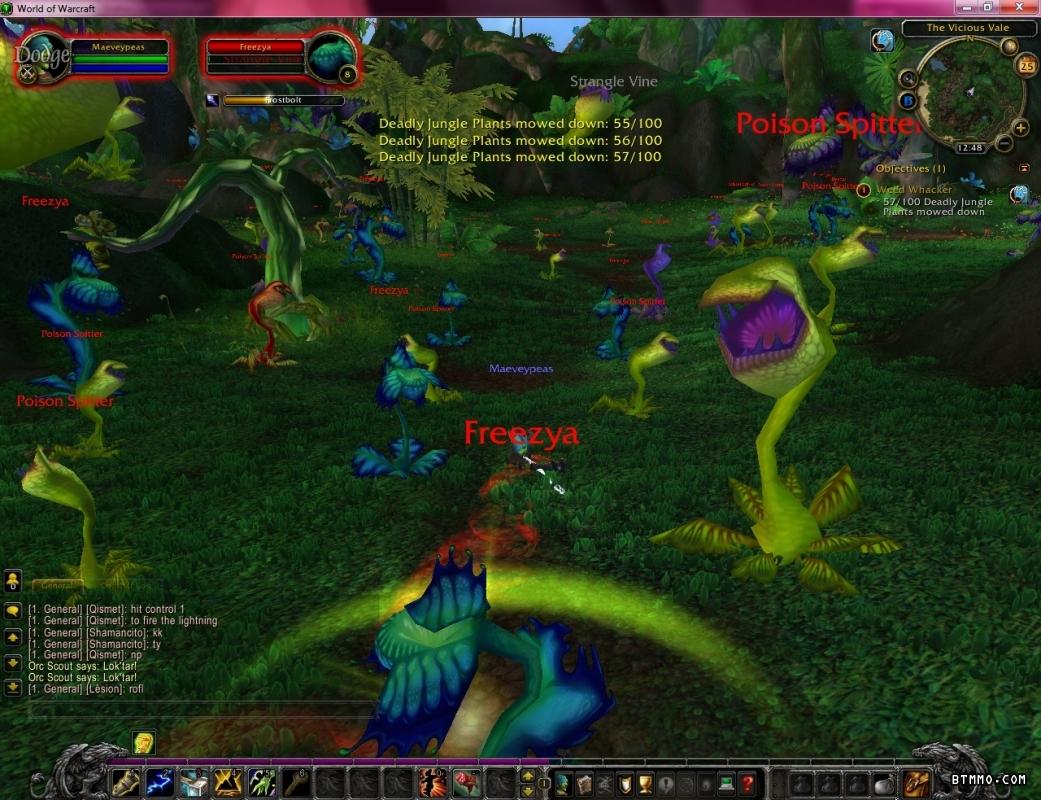Click the yellow pet action icon above bar
The width and height of the screenshot is (1041, 800).
pos(144,742)
